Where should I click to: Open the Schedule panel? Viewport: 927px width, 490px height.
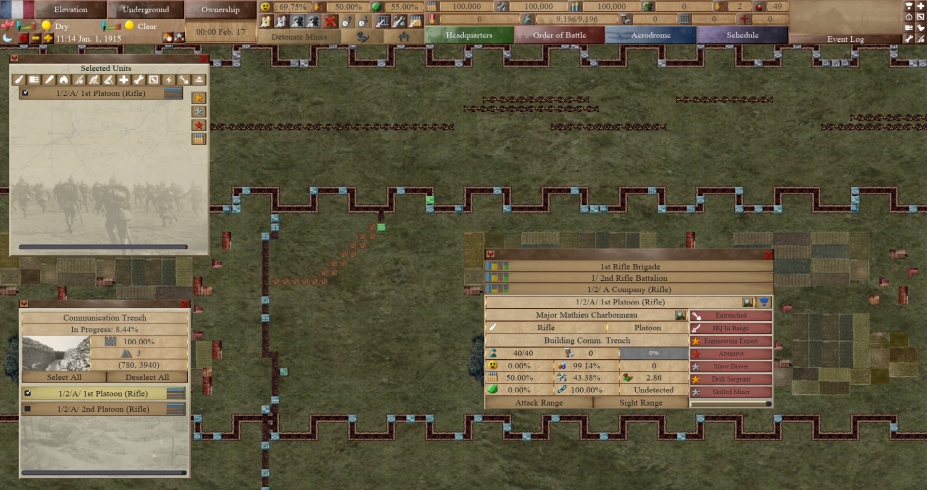tap(742, 35)
